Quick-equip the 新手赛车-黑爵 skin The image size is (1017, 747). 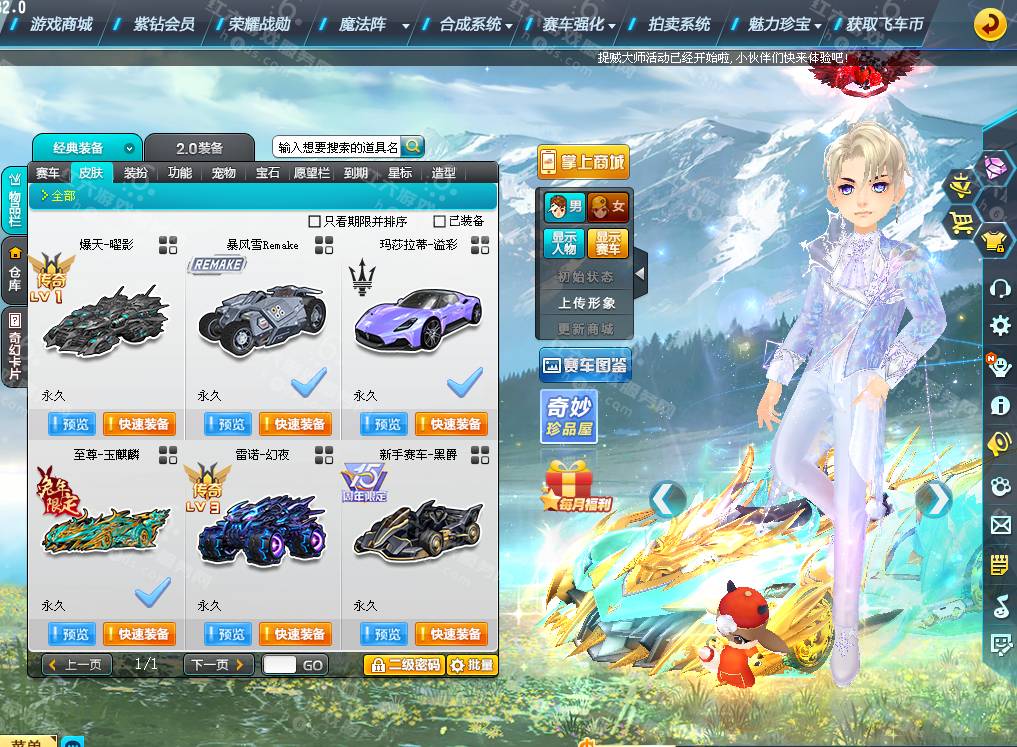451,634
